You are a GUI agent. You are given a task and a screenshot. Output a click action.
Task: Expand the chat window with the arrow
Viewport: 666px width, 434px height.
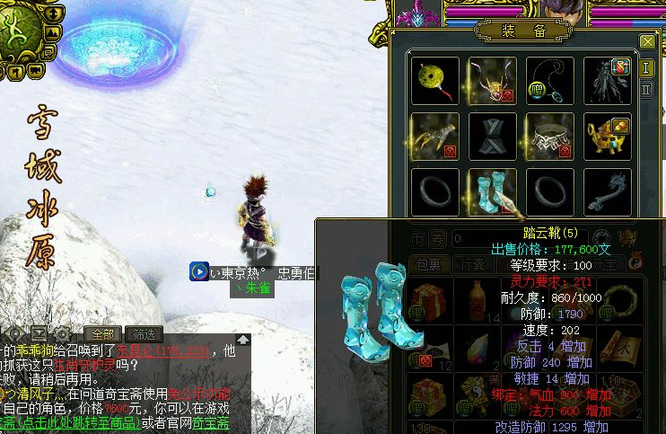(243, 340)
